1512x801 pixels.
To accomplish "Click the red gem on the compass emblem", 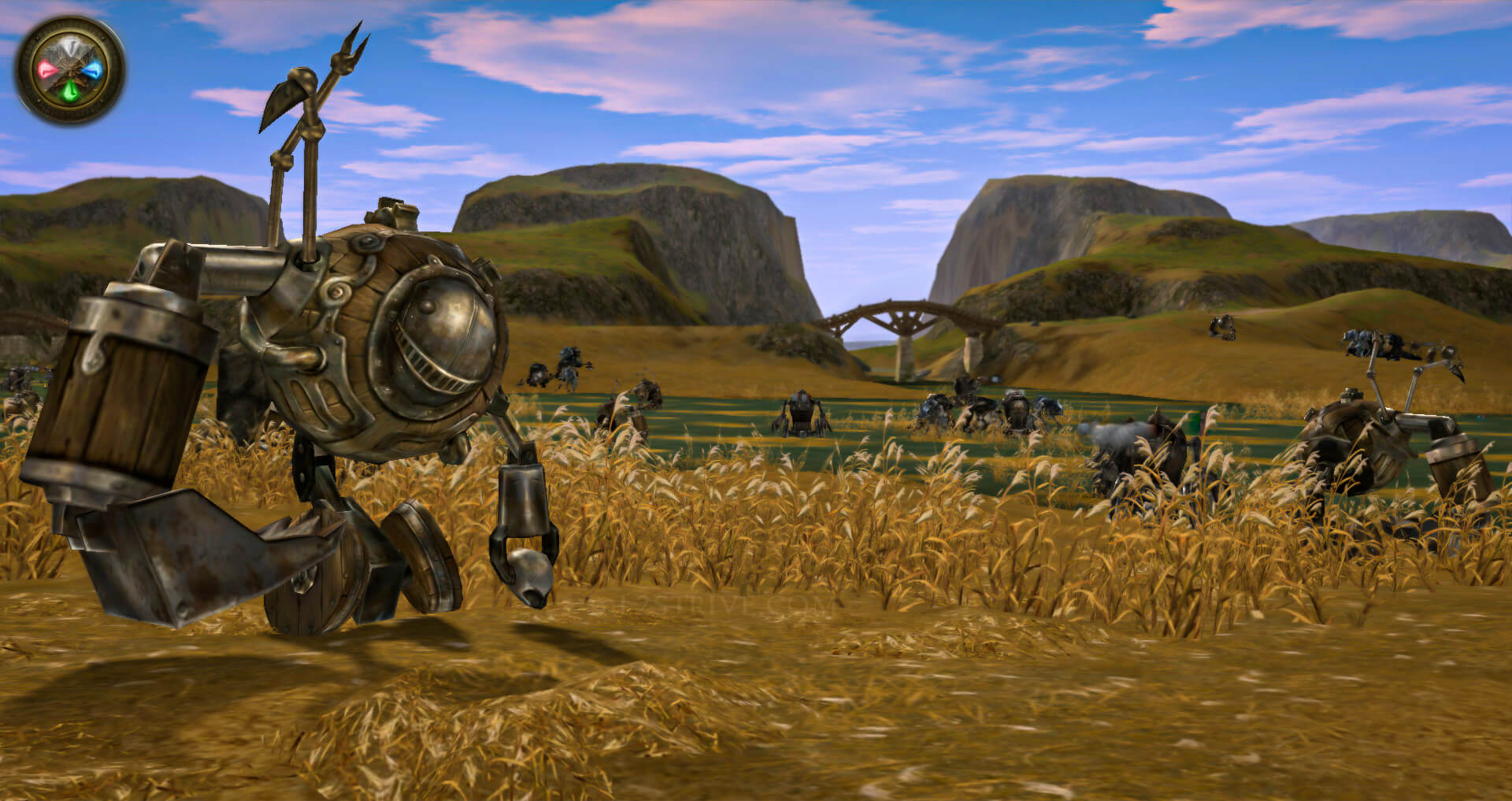I will click(46, 69).
